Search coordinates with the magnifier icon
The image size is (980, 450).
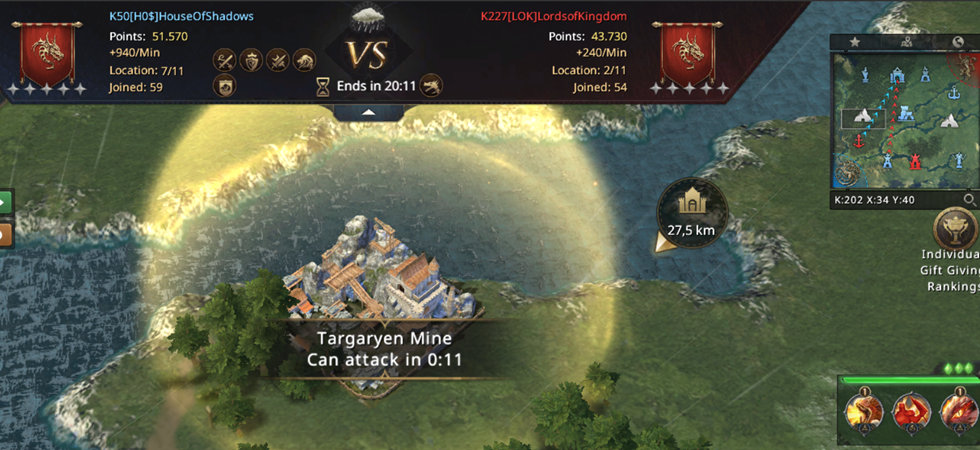[968, 200]
